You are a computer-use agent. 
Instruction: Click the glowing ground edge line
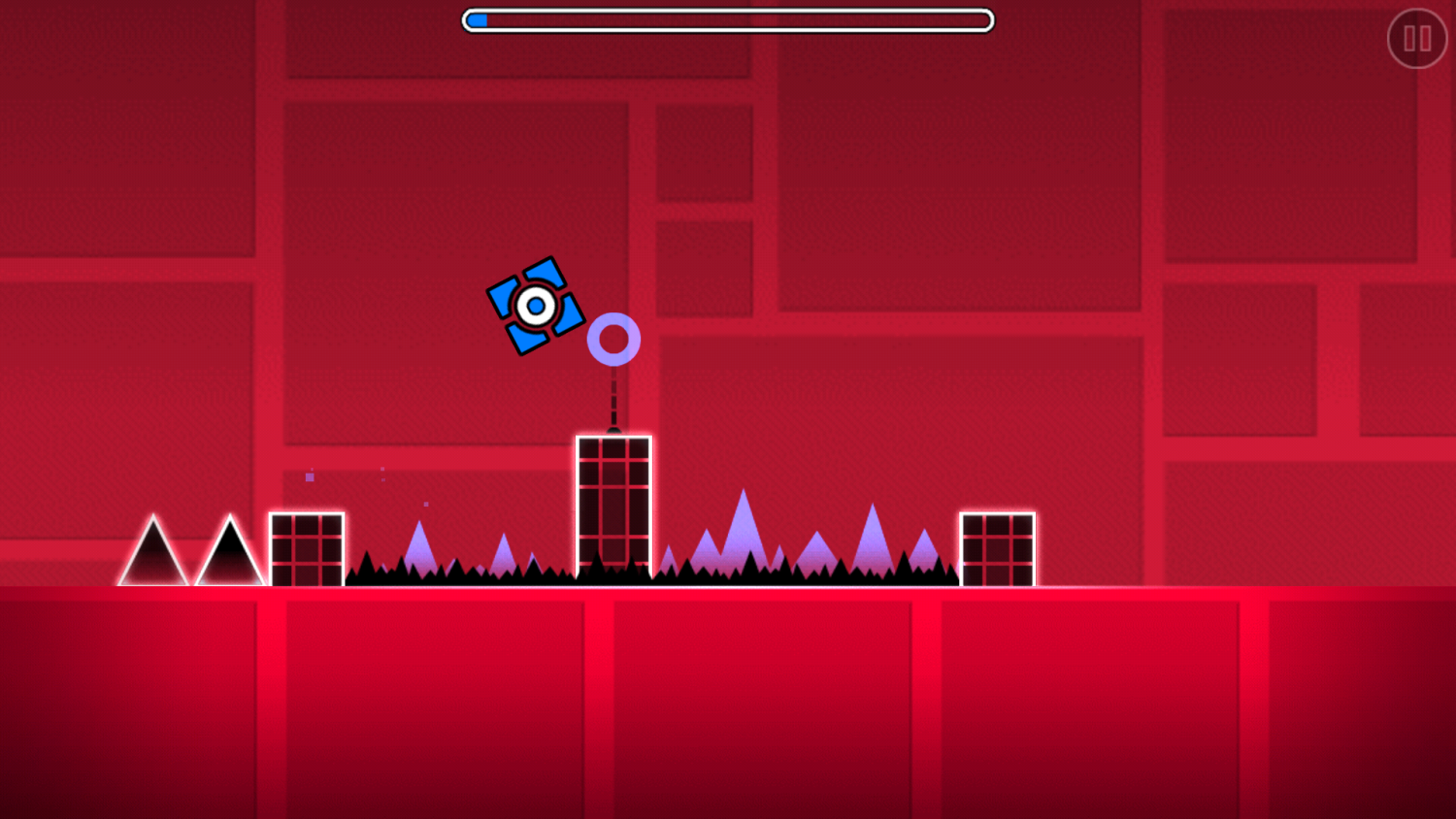[x=728, y=587]
